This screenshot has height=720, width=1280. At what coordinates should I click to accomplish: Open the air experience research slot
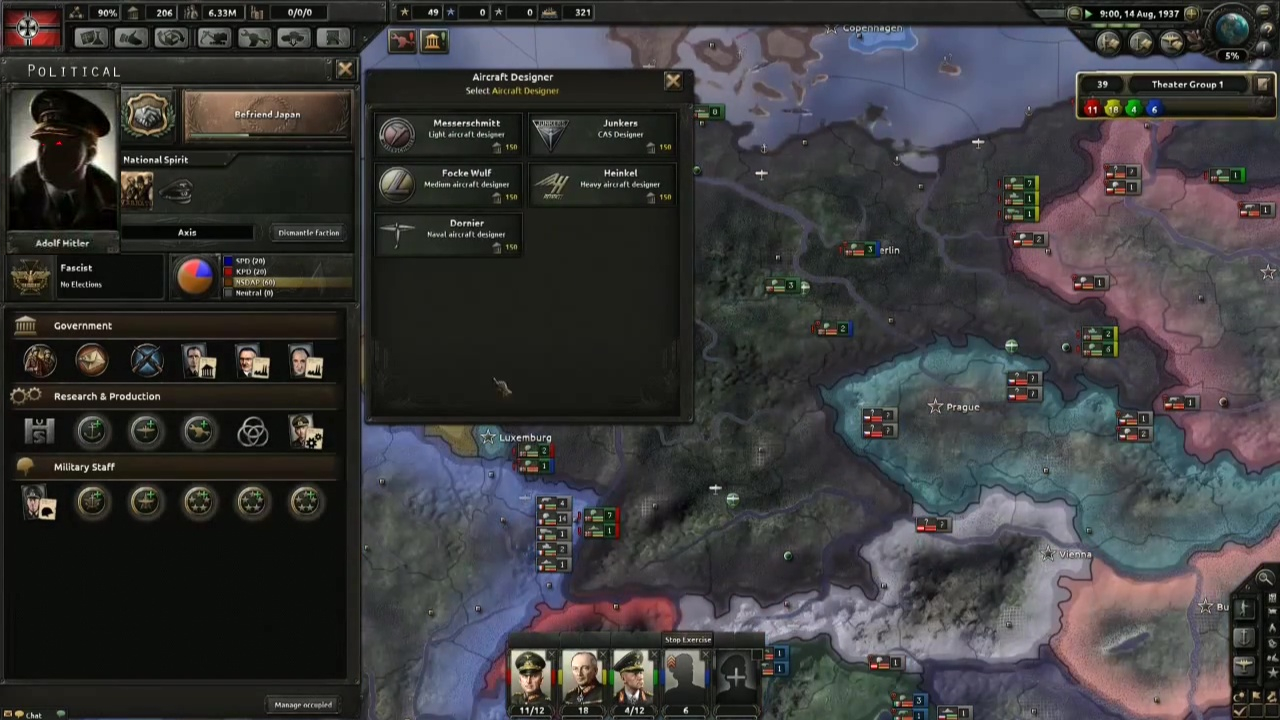click(146, 429)
